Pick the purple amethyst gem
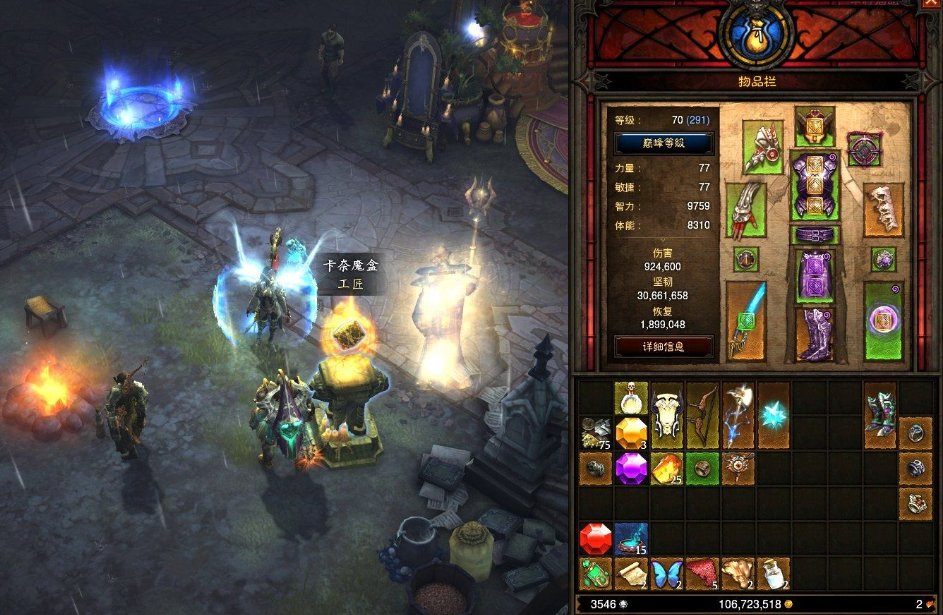 point(630,468)
